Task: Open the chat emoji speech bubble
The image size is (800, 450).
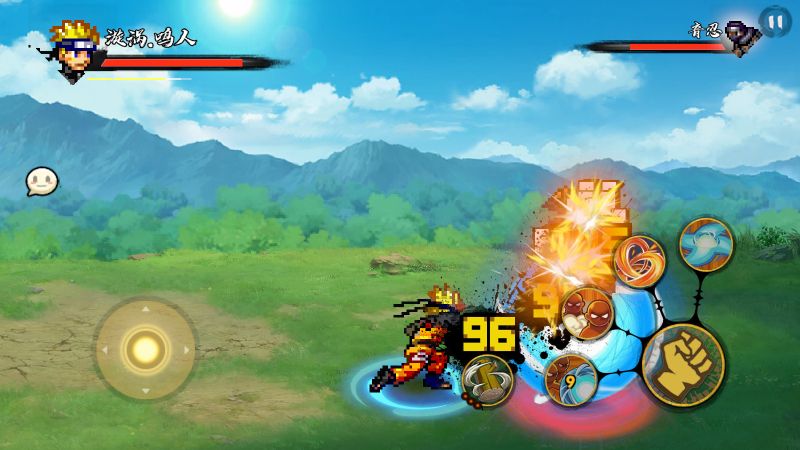Action: click(42, 181)
